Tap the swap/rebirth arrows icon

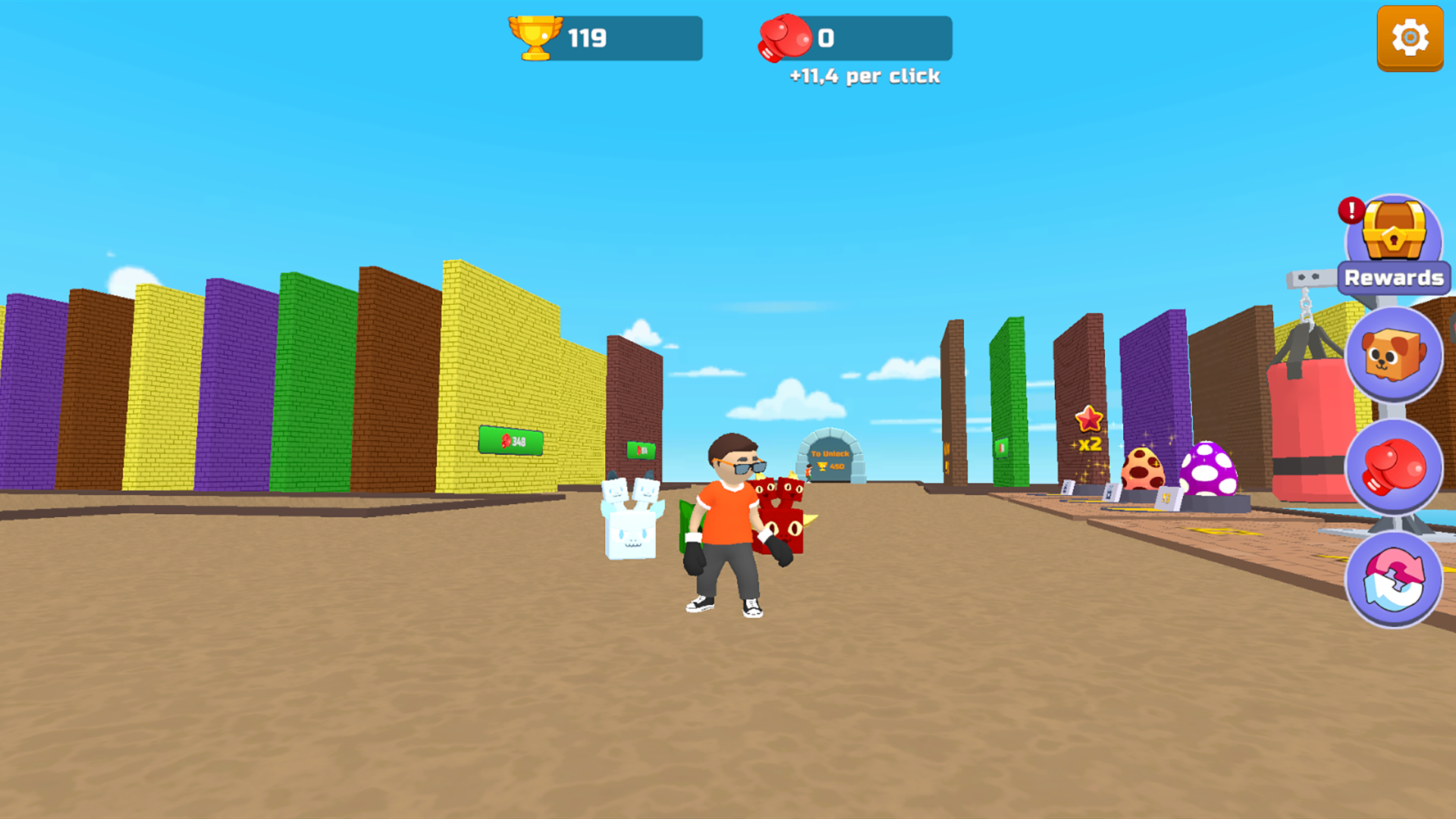(x=1395, y=579)
